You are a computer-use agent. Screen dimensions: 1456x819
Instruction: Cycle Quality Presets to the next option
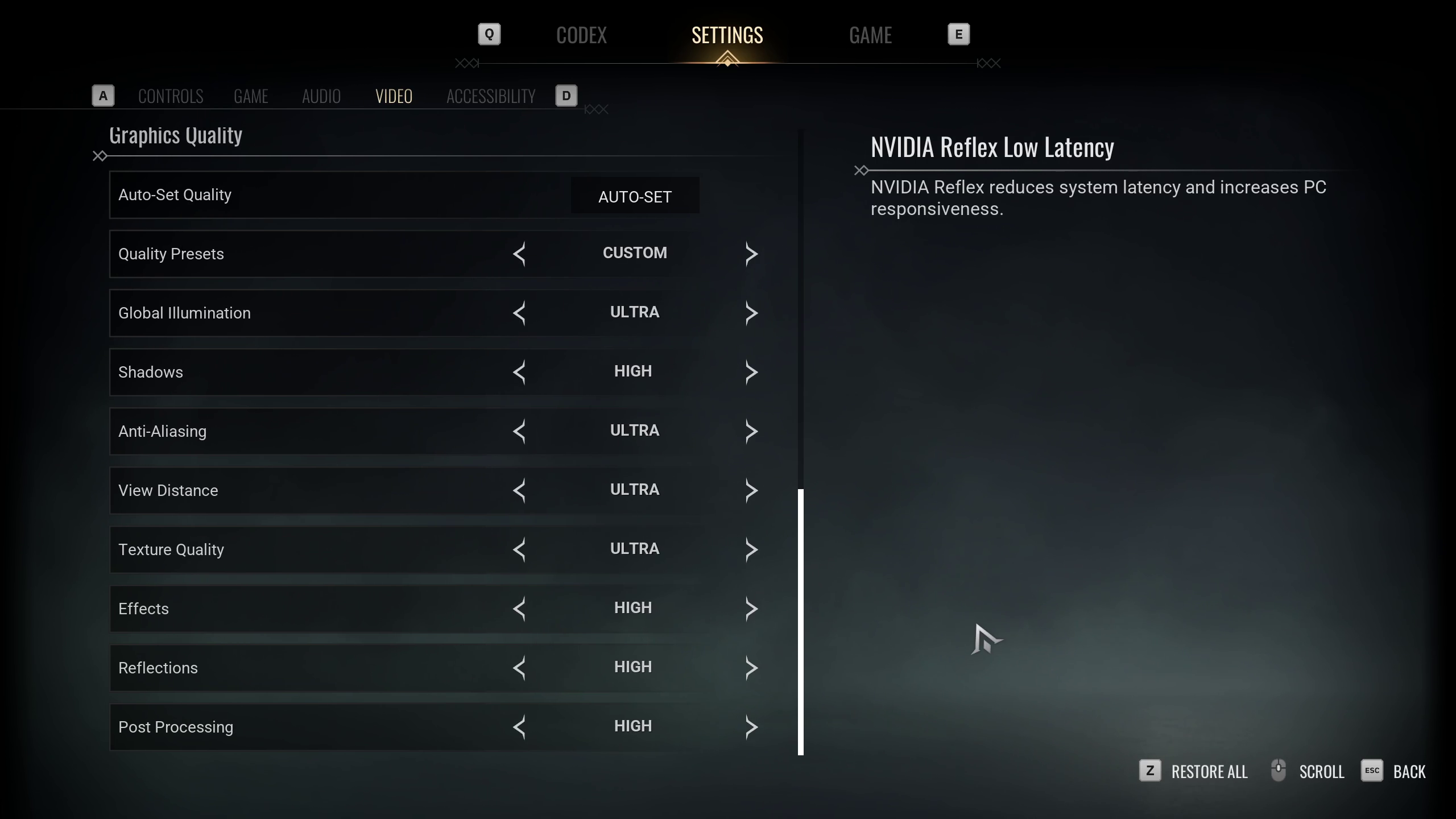pos(751,254)
